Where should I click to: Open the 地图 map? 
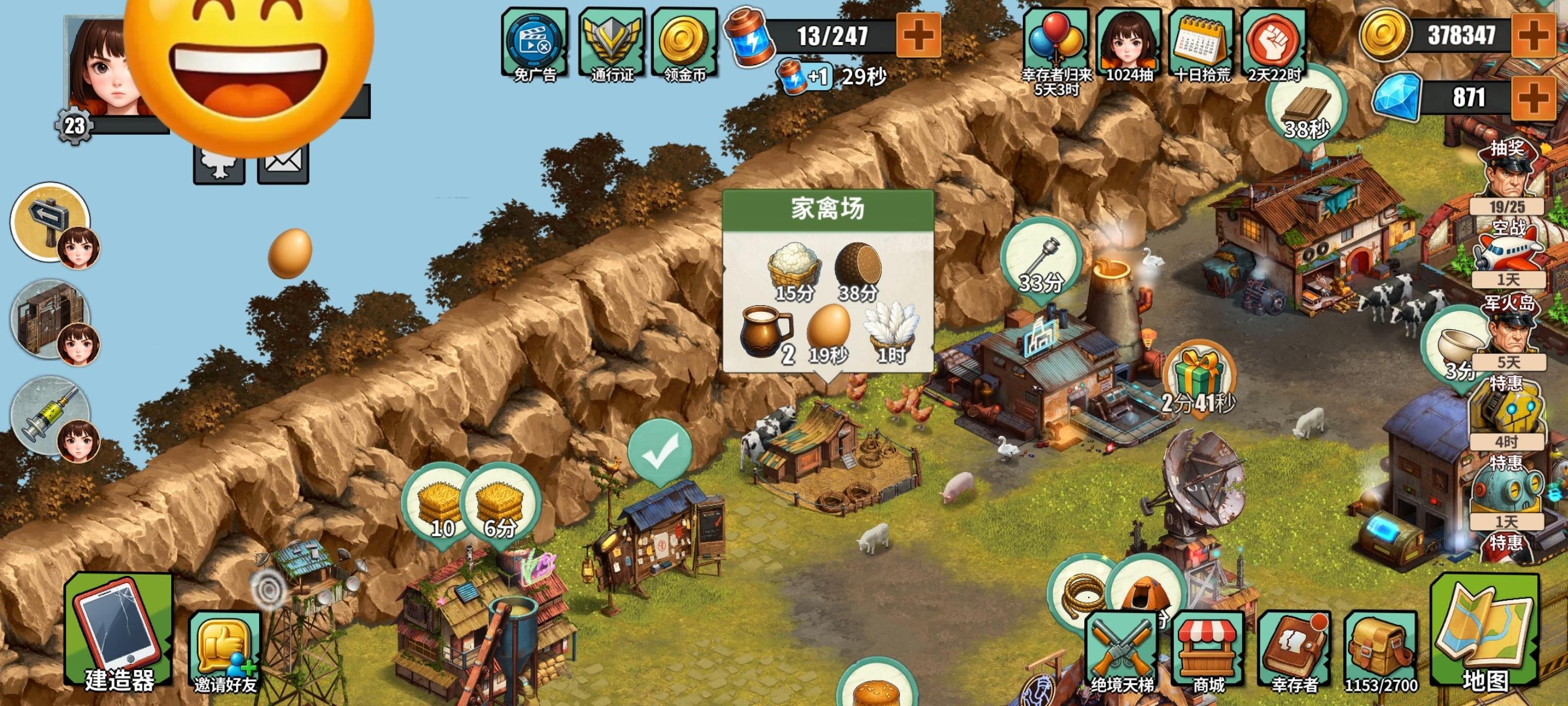(x=1485, y=636)
